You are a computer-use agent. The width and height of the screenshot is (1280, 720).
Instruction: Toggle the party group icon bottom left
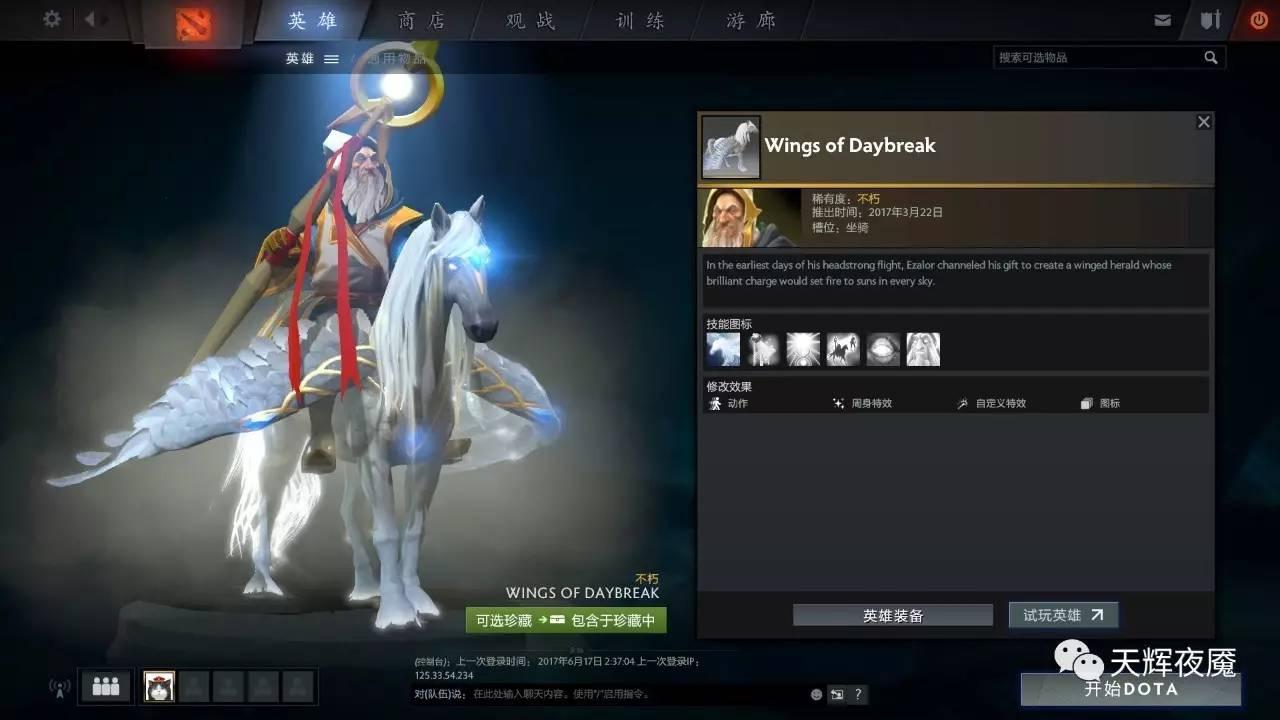(104, 686)
